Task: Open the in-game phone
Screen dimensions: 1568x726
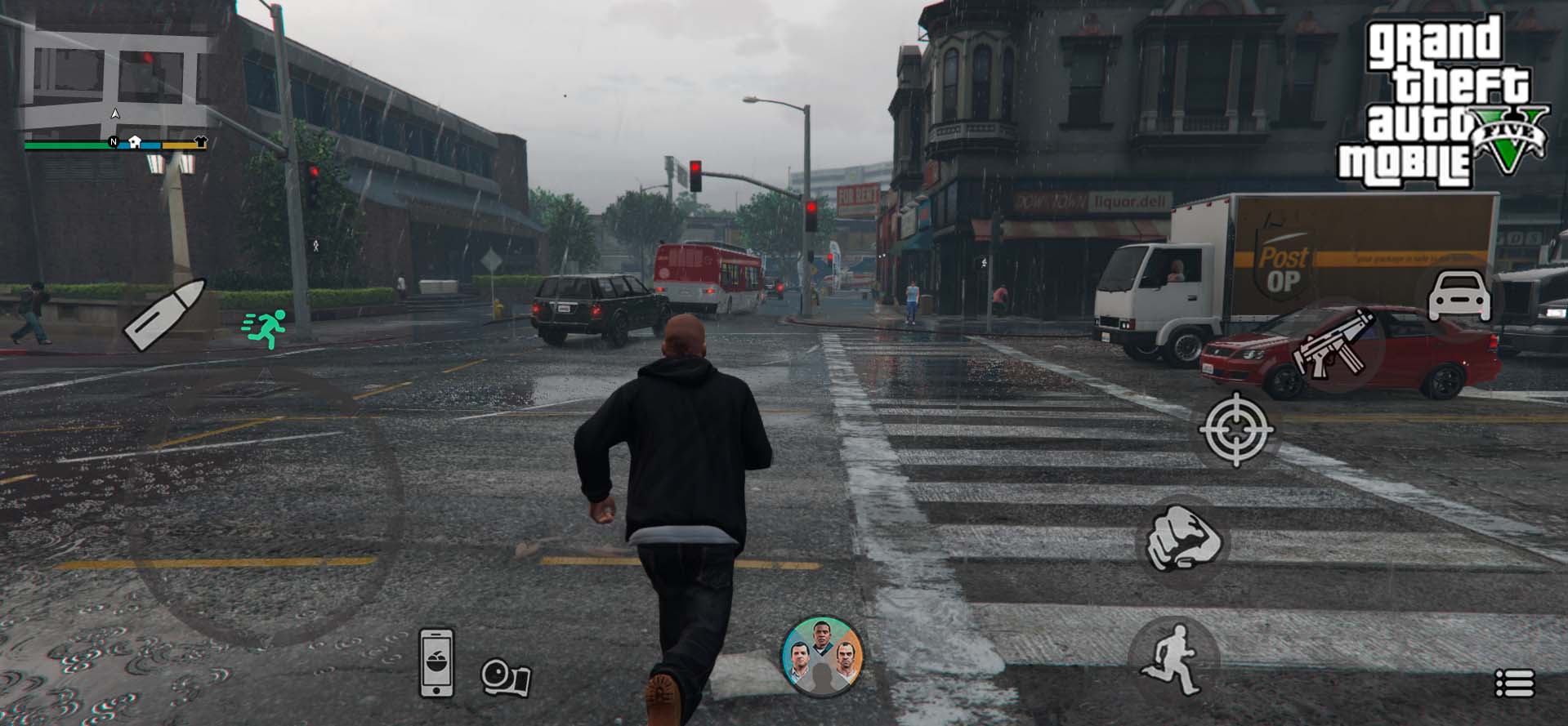Action: coord(436,662)
